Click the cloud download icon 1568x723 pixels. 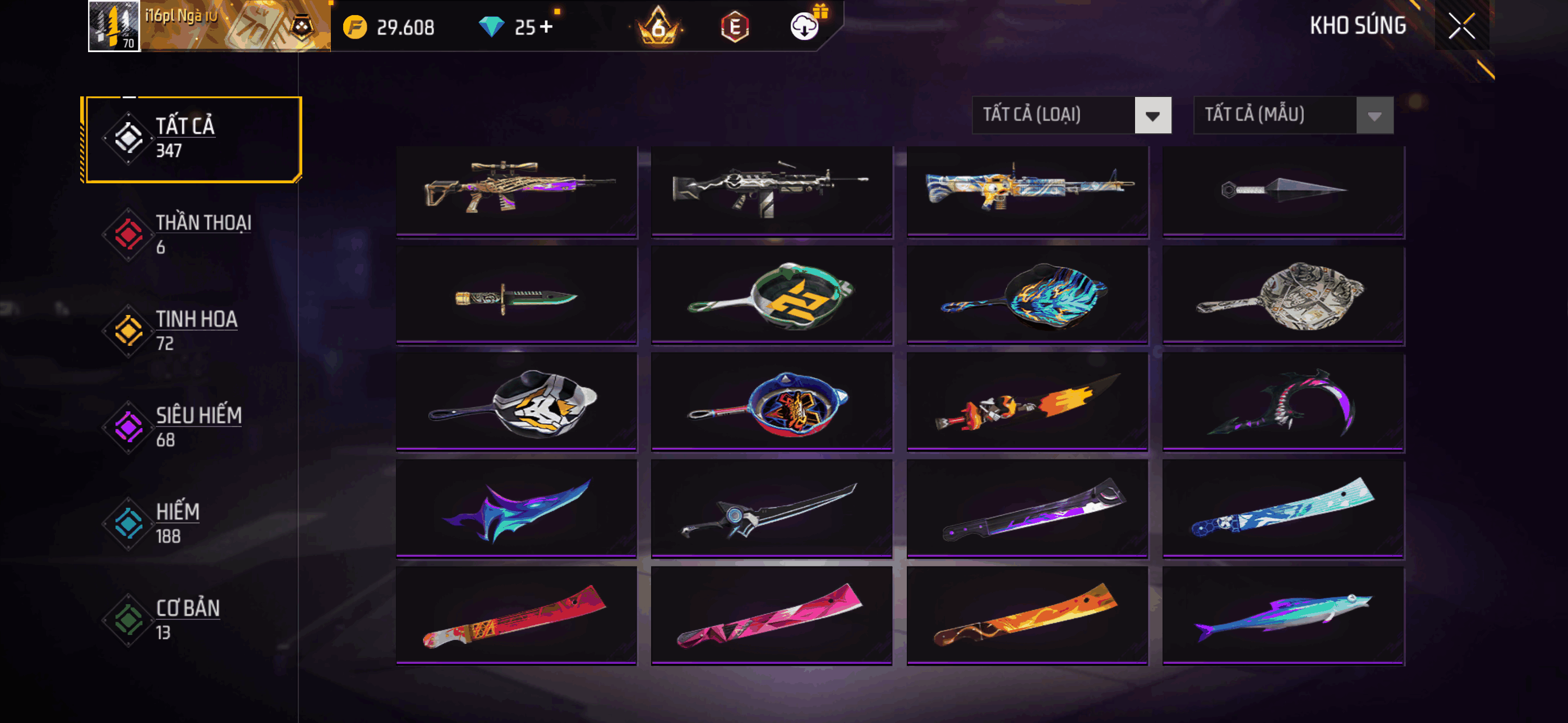coord(804,27)
